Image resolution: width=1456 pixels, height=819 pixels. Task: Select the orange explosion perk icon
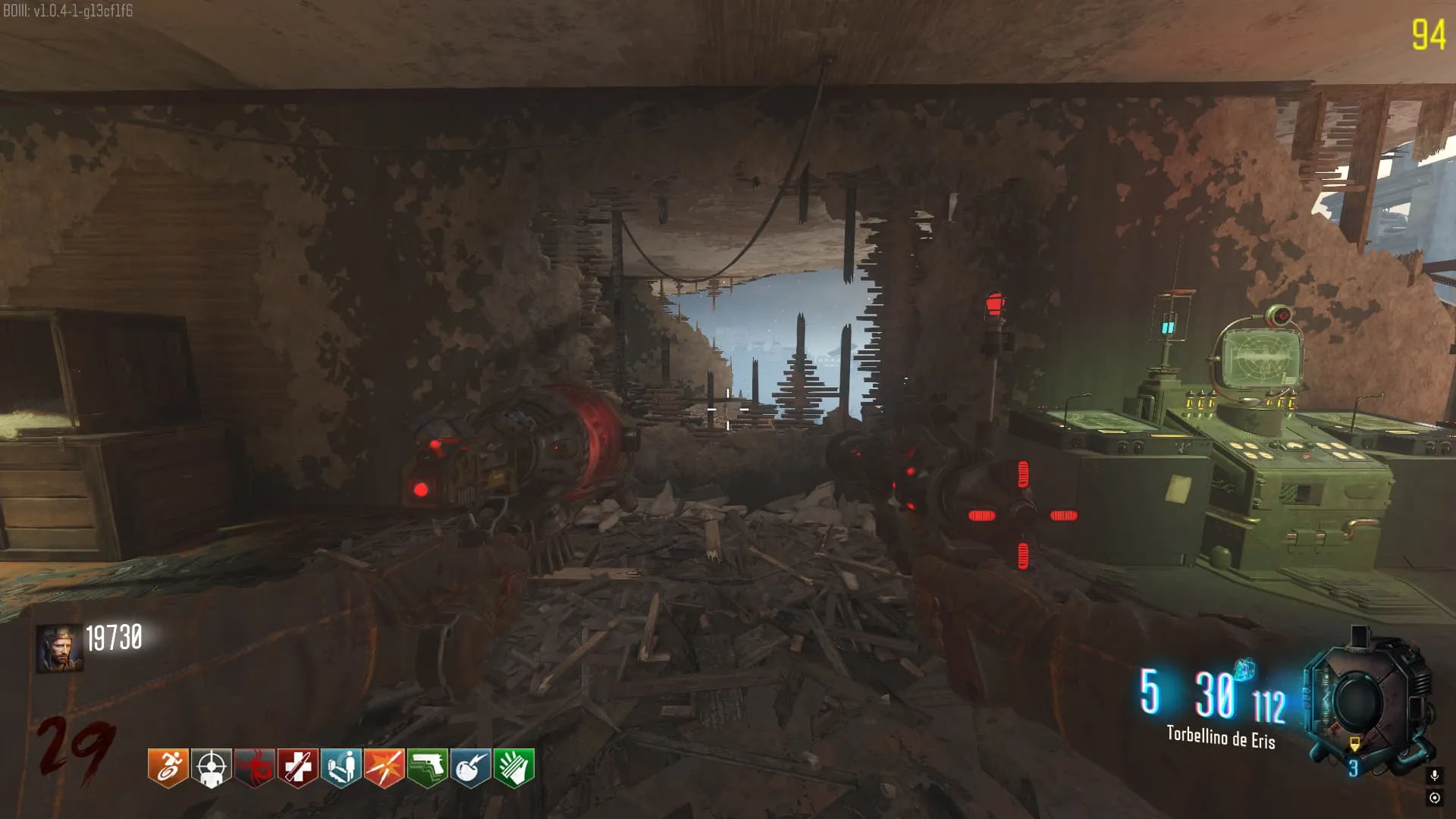coord(384,768)
